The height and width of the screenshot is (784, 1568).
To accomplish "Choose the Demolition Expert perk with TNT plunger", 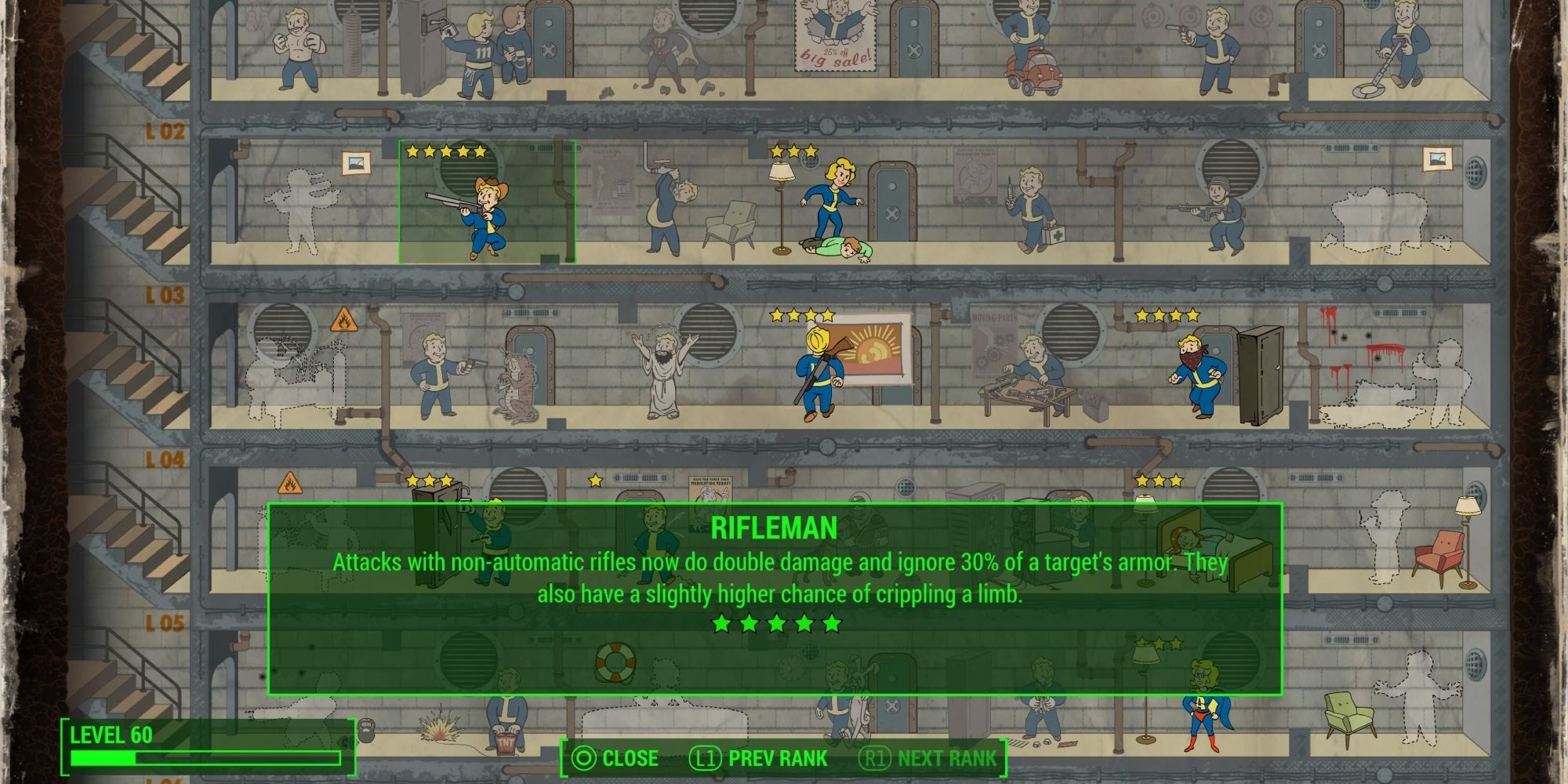I will pyautogui.click(x=506, y=717).
